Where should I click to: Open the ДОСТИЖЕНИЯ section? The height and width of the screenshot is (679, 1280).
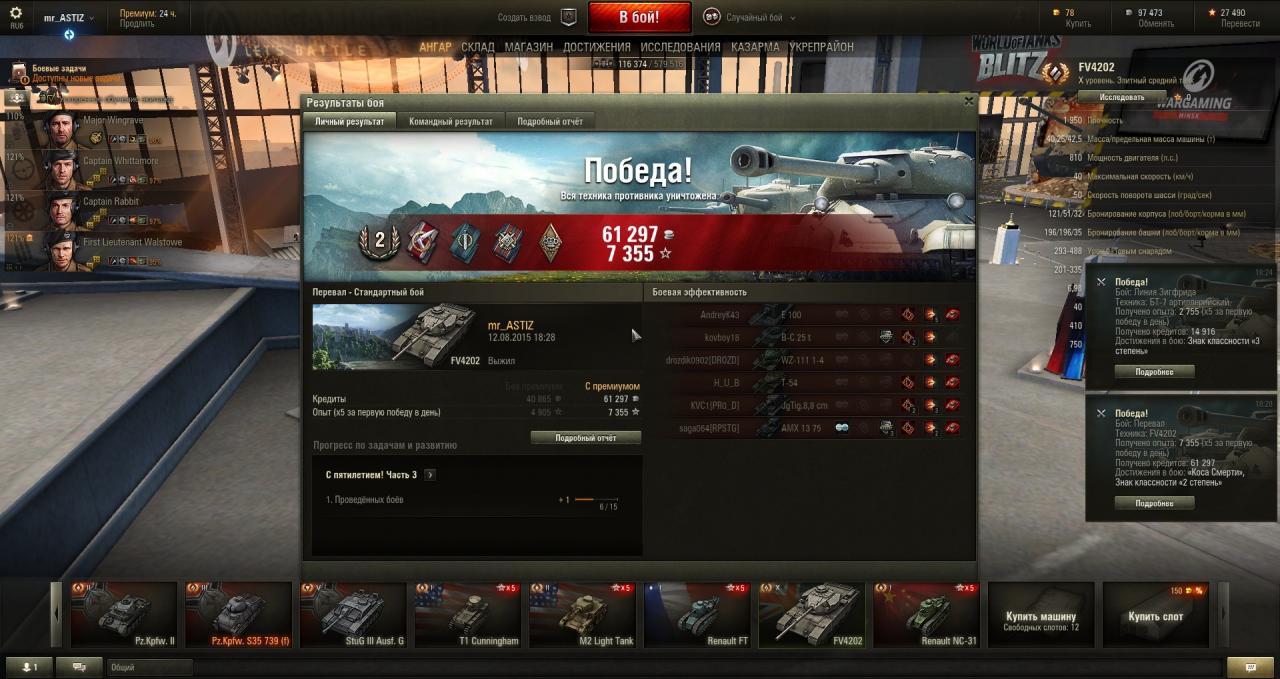pos(596,47)
